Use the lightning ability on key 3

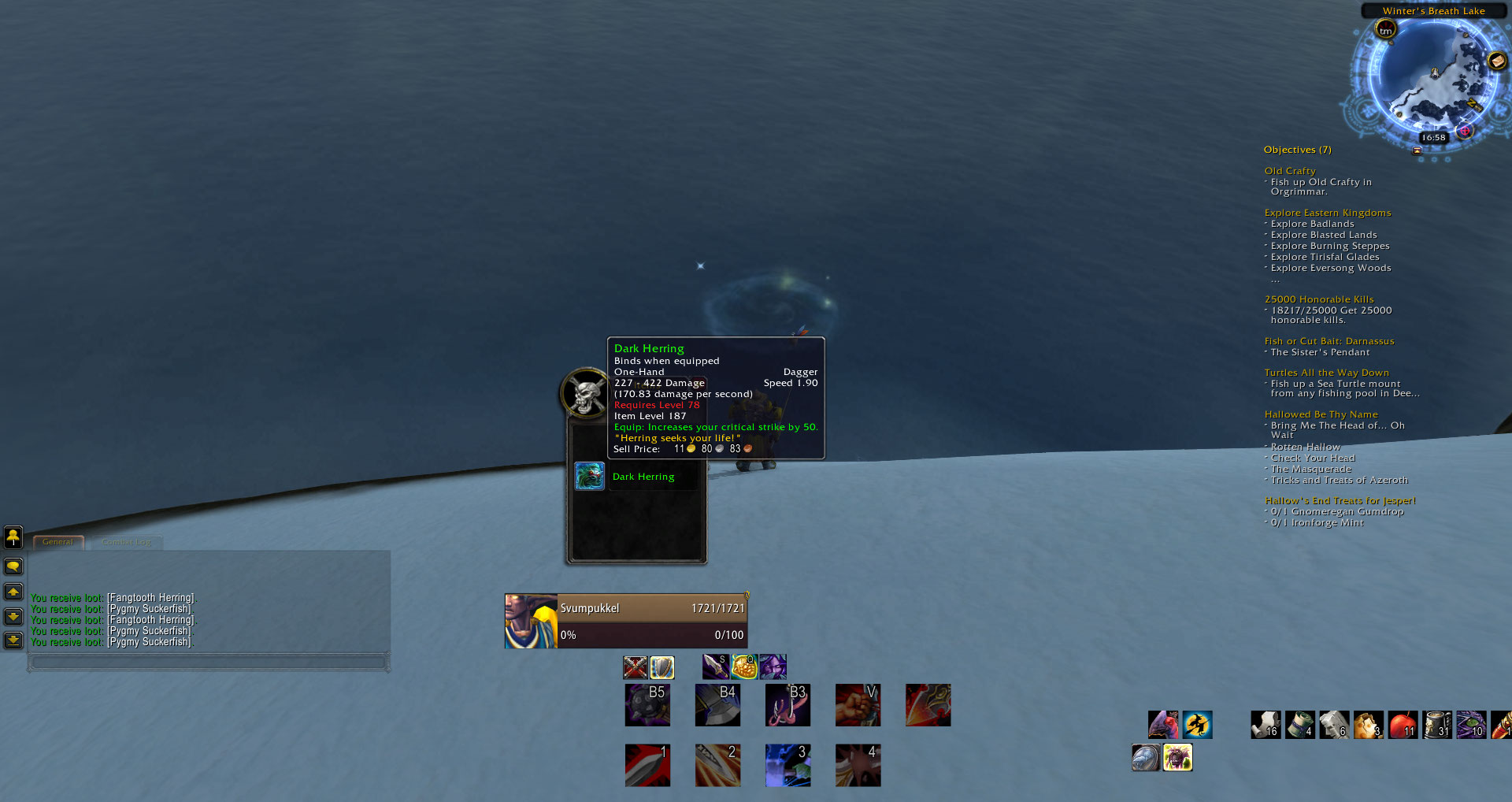(787, 765)
